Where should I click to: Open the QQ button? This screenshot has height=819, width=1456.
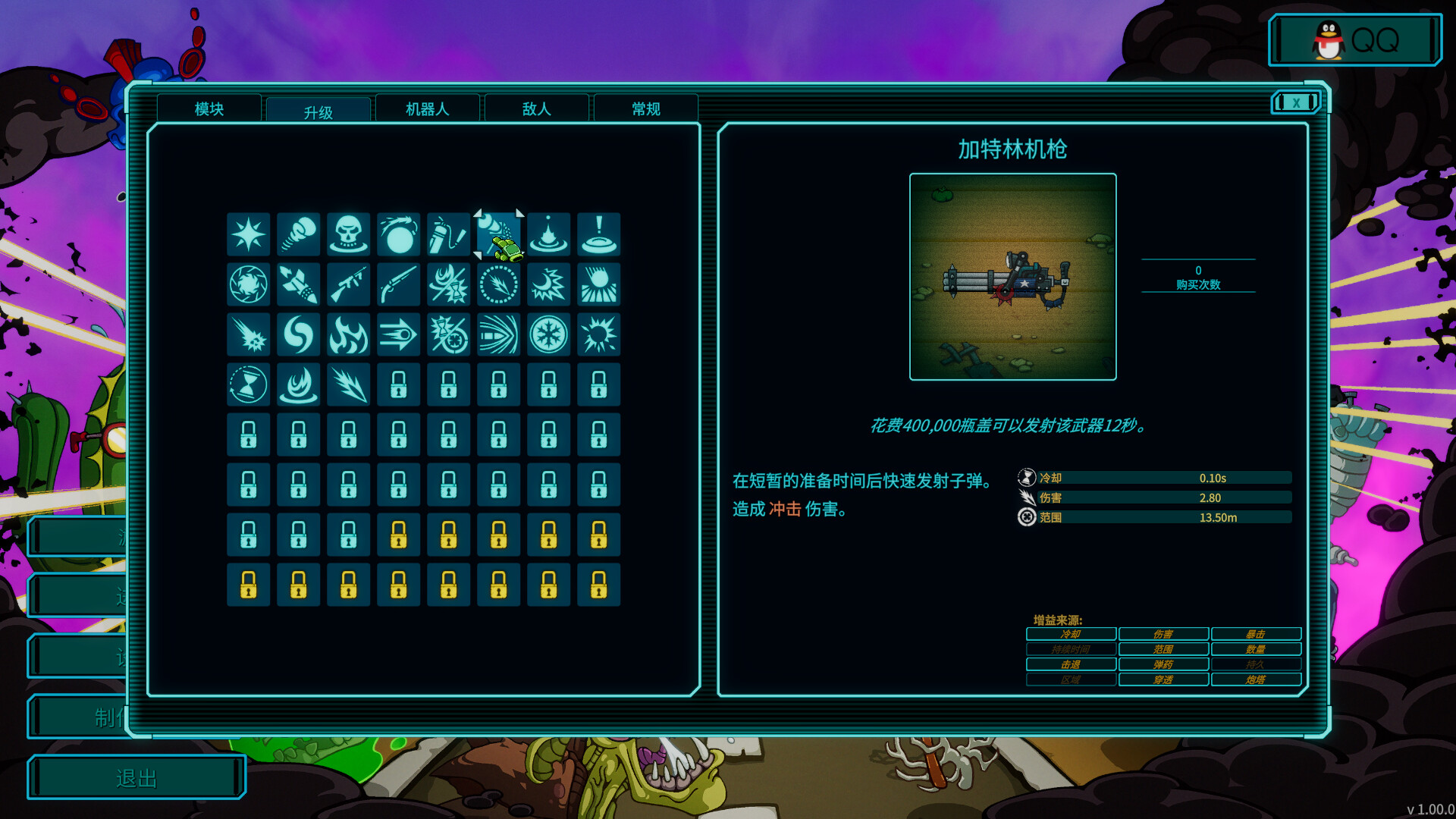coord(1355,40)
